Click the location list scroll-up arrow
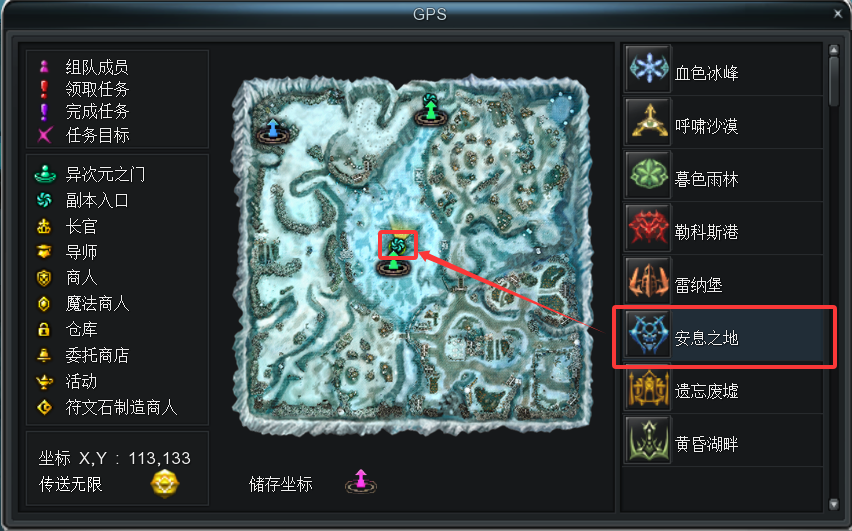The width and height of the screenshot is (852, 531). pos(834,50)
